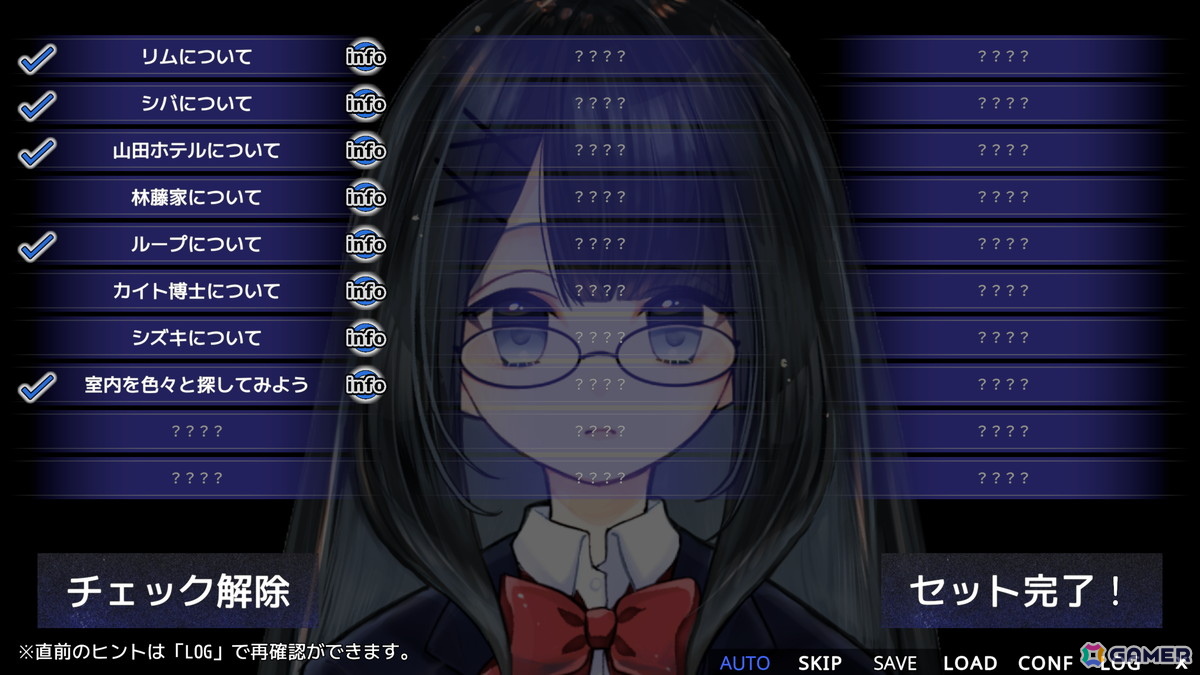Click the チェック解除 button
Viewport: 1200px width, 675px height.
click(178, 591)
